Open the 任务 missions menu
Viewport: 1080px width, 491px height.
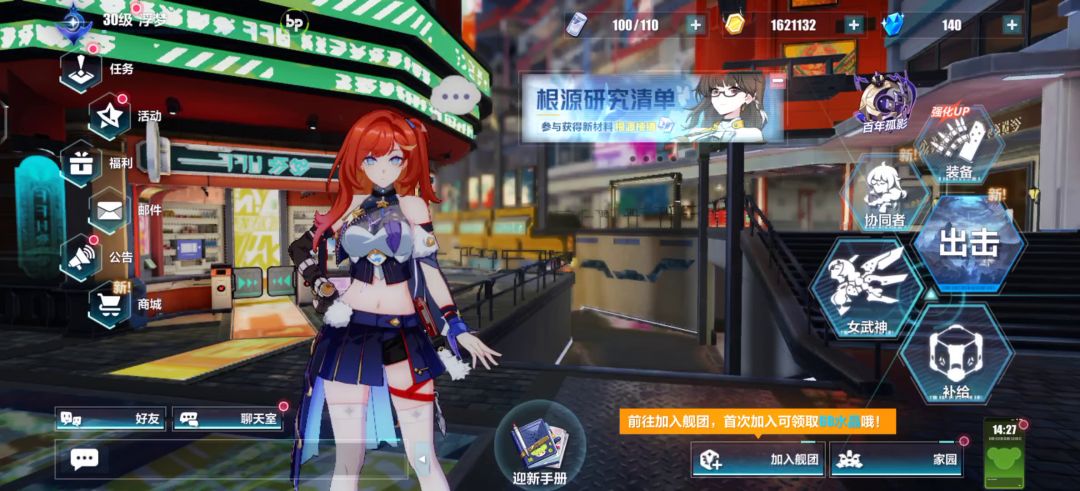[81, 70]
